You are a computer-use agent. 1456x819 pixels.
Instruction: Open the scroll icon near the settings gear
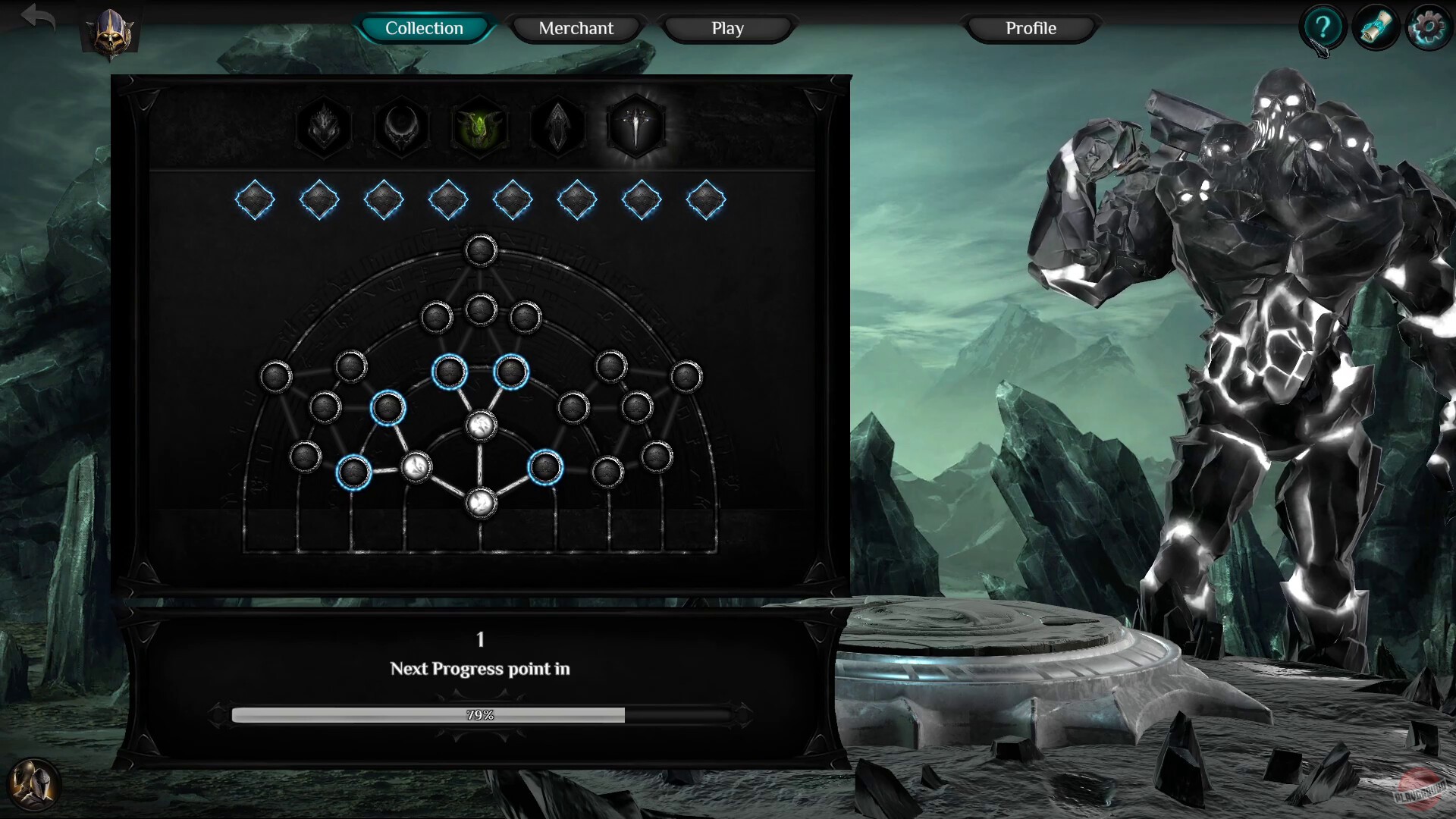pos(1375,27)
